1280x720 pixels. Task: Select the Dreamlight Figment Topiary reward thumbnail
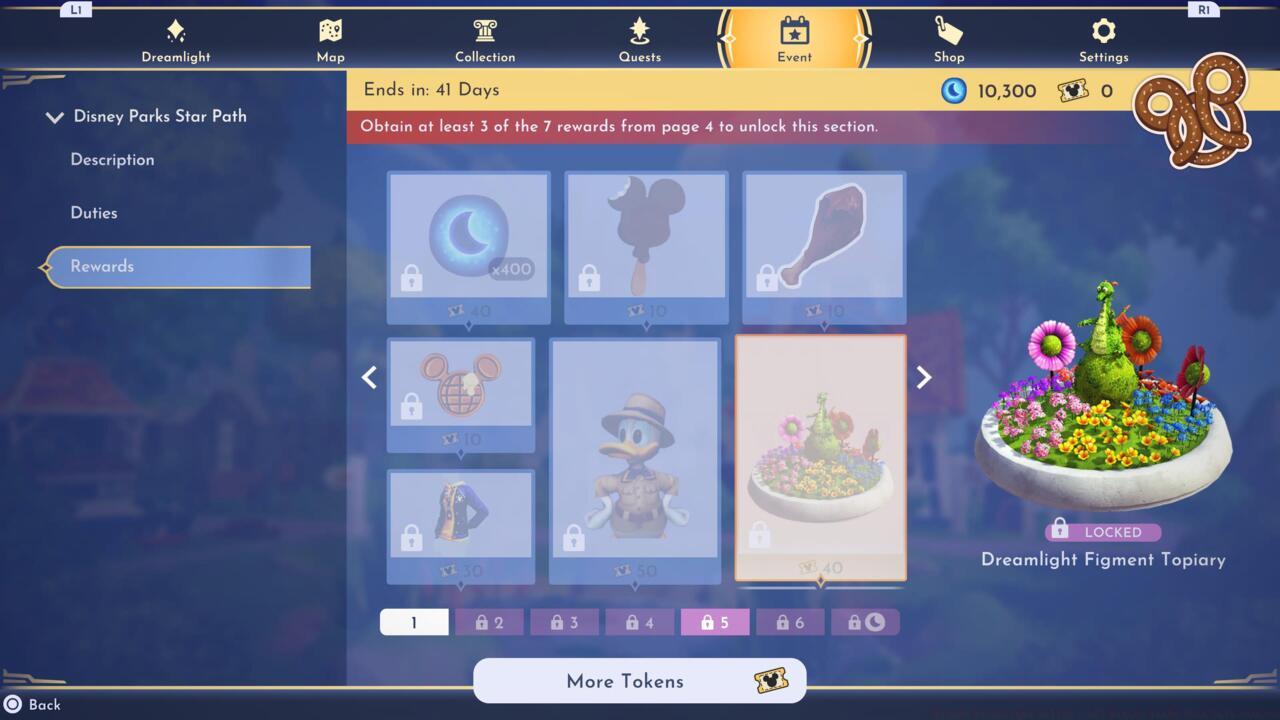821,457
